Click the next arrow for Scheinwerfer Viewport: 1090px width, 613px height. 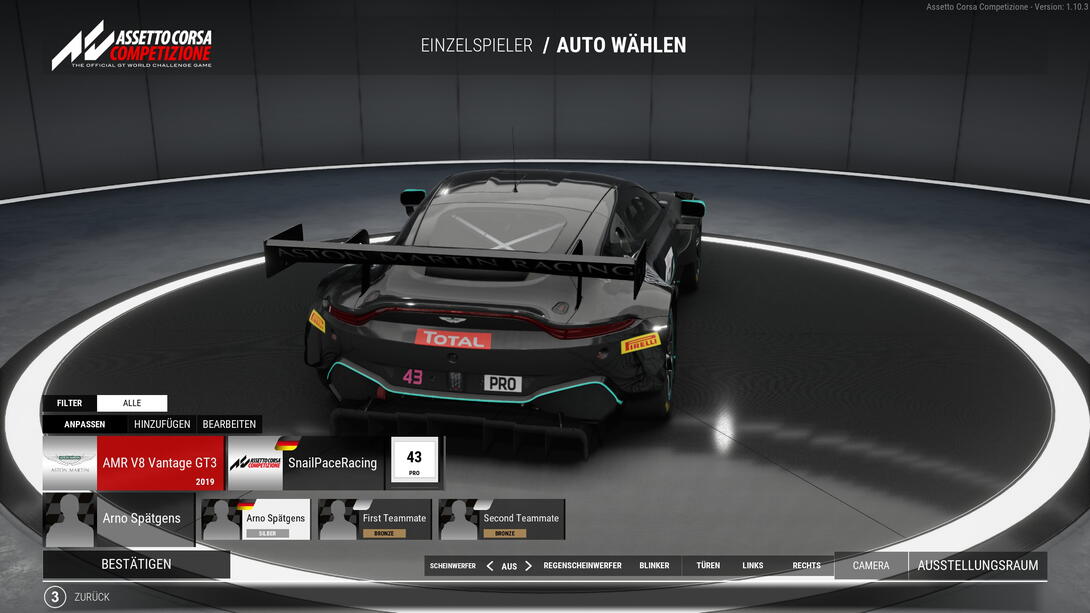click(529, 566)
